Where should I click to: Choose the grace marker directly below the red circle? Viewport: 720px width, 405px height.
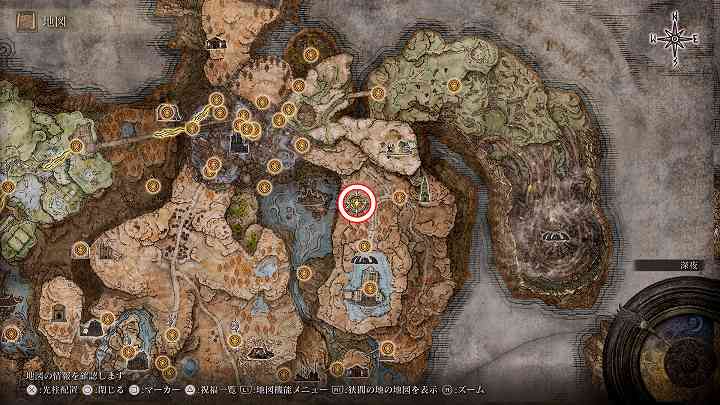364,246
